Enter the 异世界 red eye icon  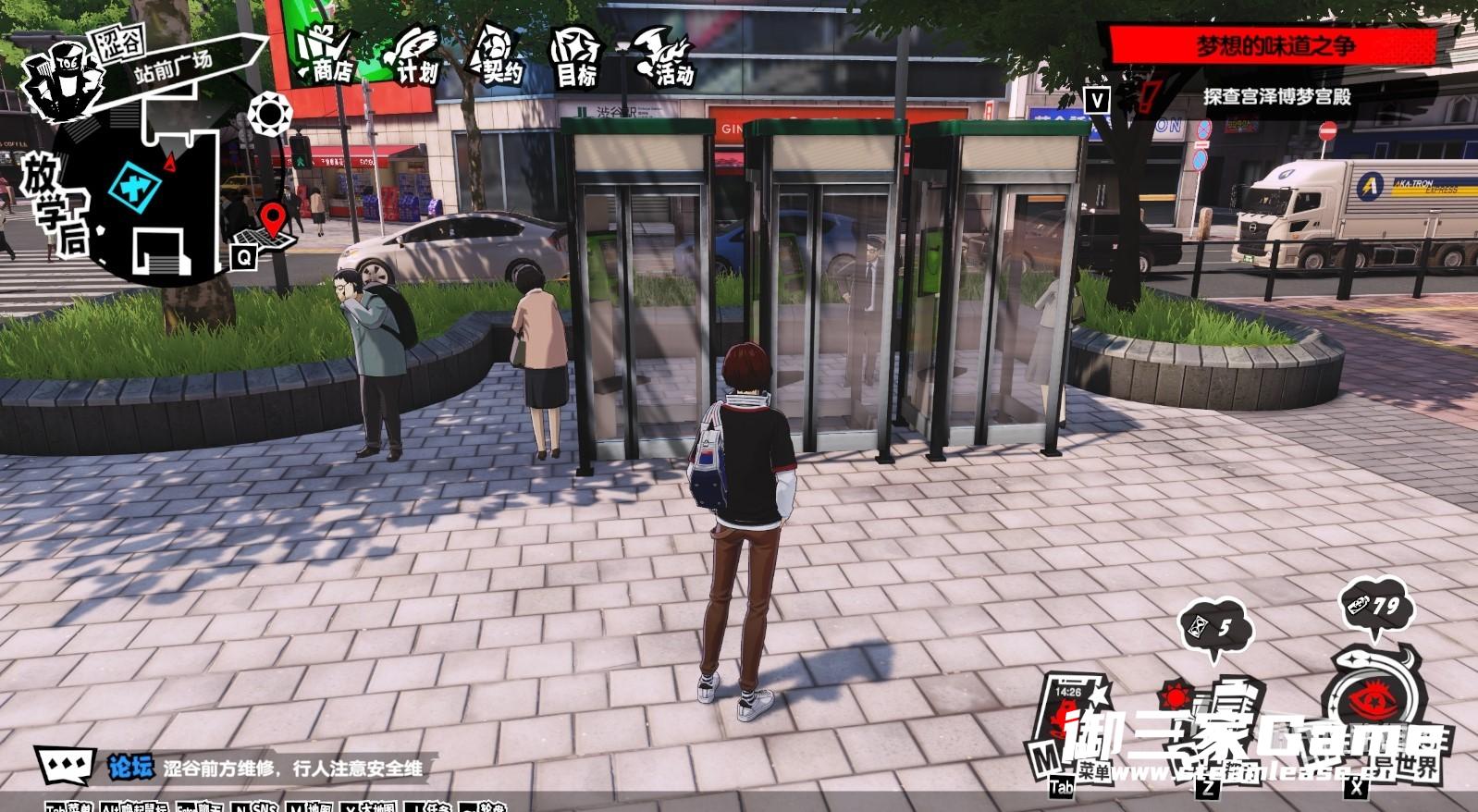[1373, 703]
